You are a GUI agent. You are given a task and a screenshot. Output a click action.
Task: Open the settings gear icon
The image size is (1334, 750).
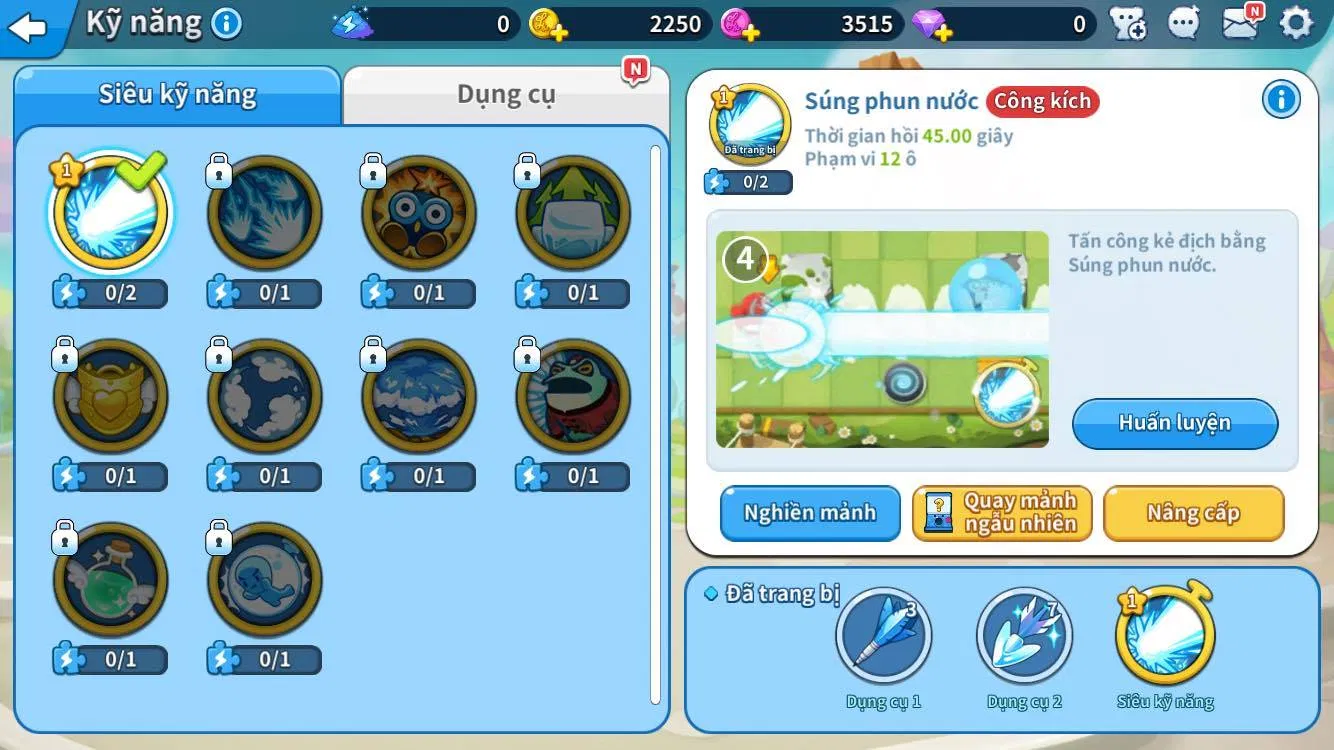tap(1296, 23)
